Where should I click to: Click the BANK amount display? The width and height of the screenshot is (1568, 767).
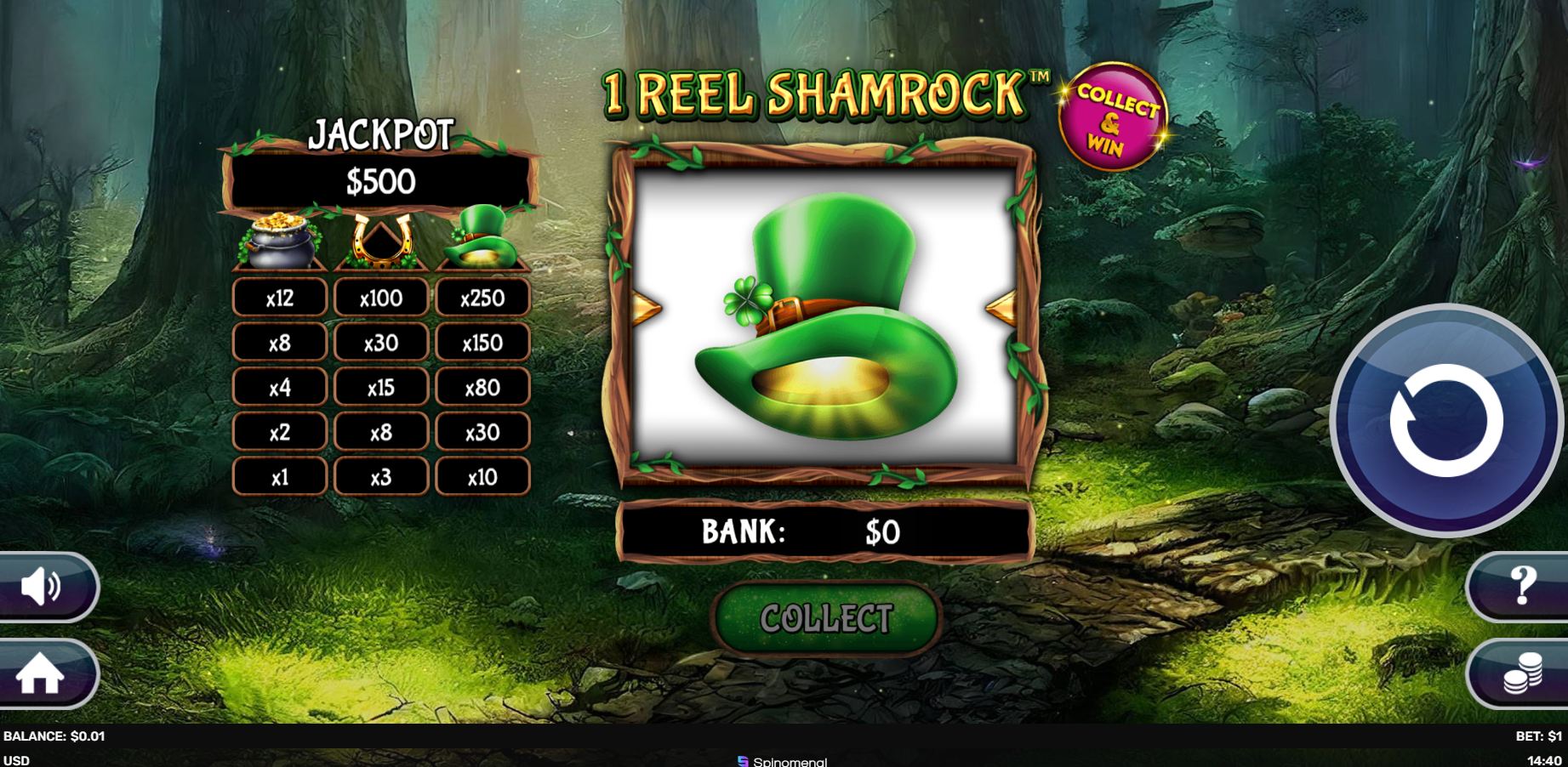pos(823,531)
